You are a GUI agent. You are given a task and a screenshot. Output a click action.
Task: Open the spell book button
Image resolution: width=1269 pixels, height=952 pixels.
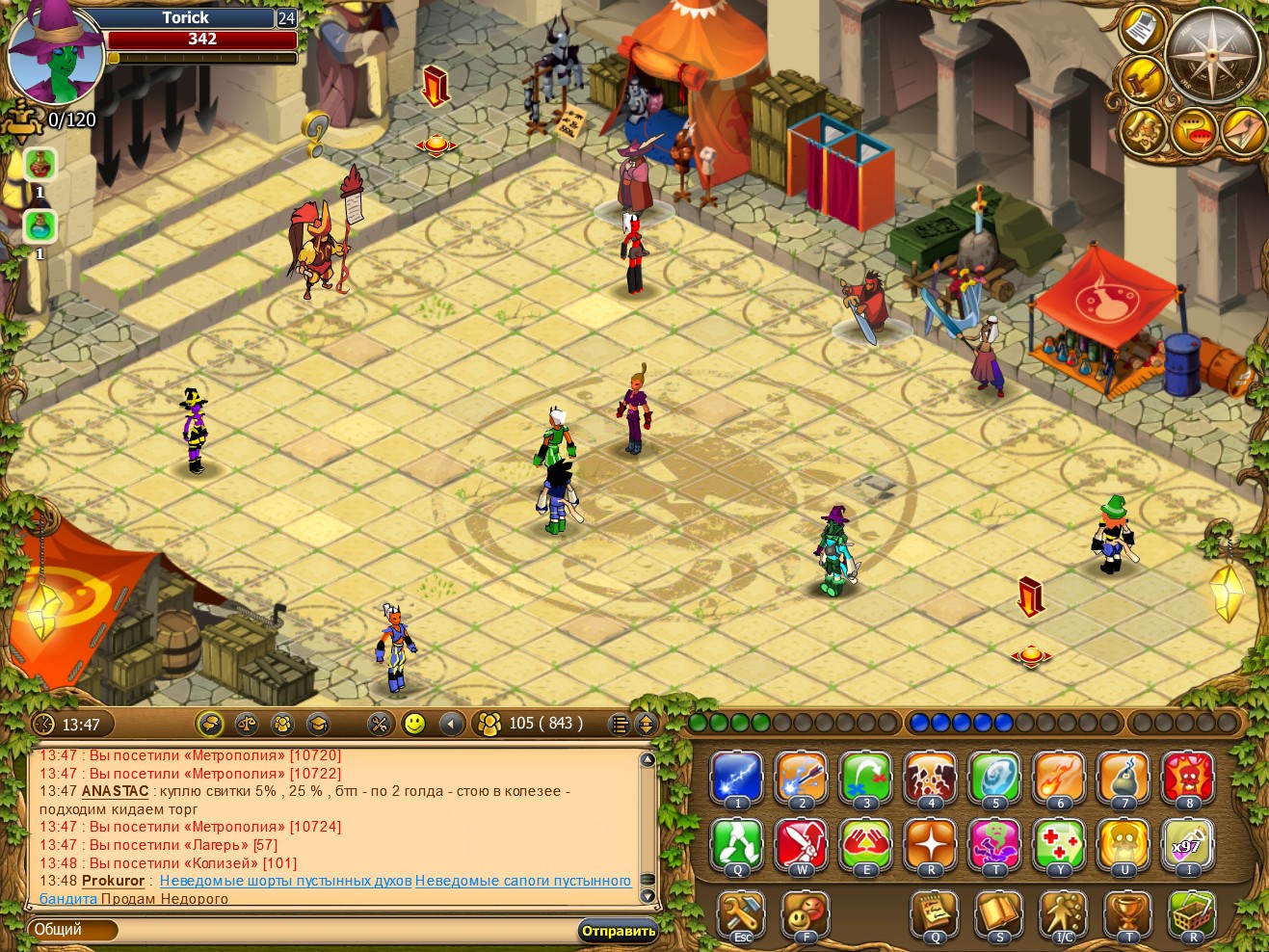998,912
